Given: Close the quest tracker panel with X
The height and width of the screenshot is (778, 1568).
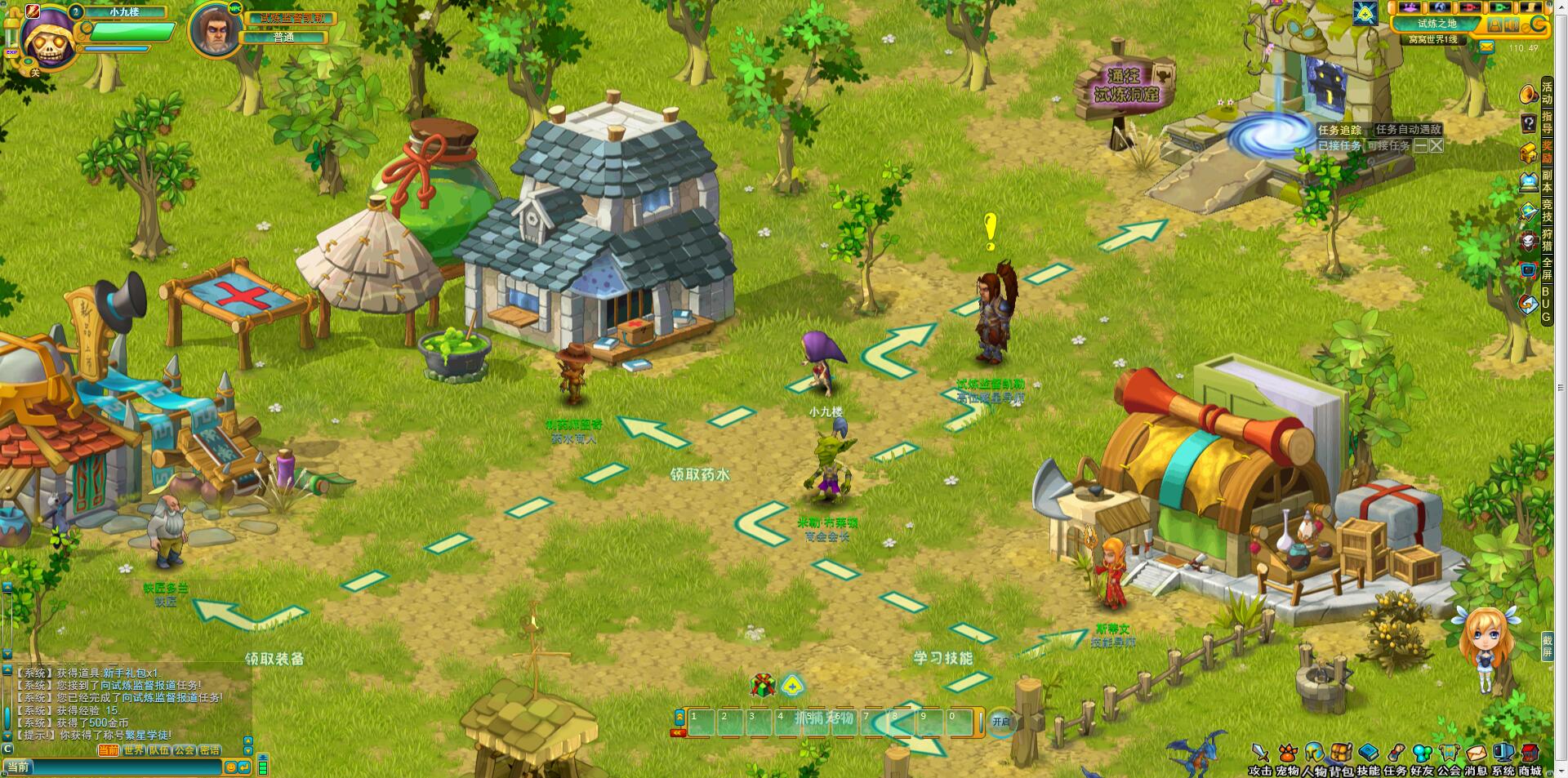Looking at the screenshot, I should pyautogui.click(x=1437, y=145).
